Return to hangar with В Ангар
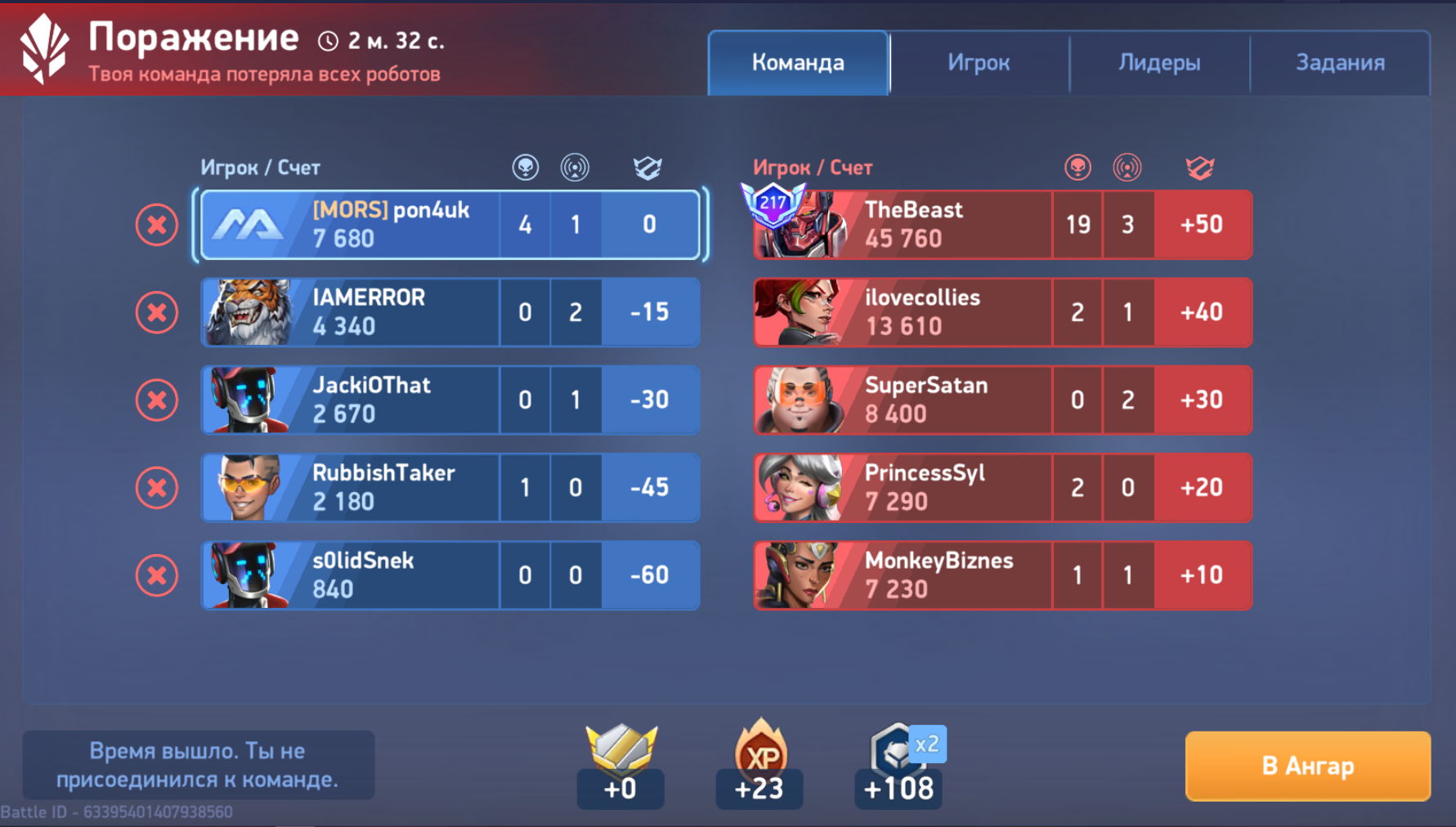This screenshot has width=1456, height=827. (1307, 766)
